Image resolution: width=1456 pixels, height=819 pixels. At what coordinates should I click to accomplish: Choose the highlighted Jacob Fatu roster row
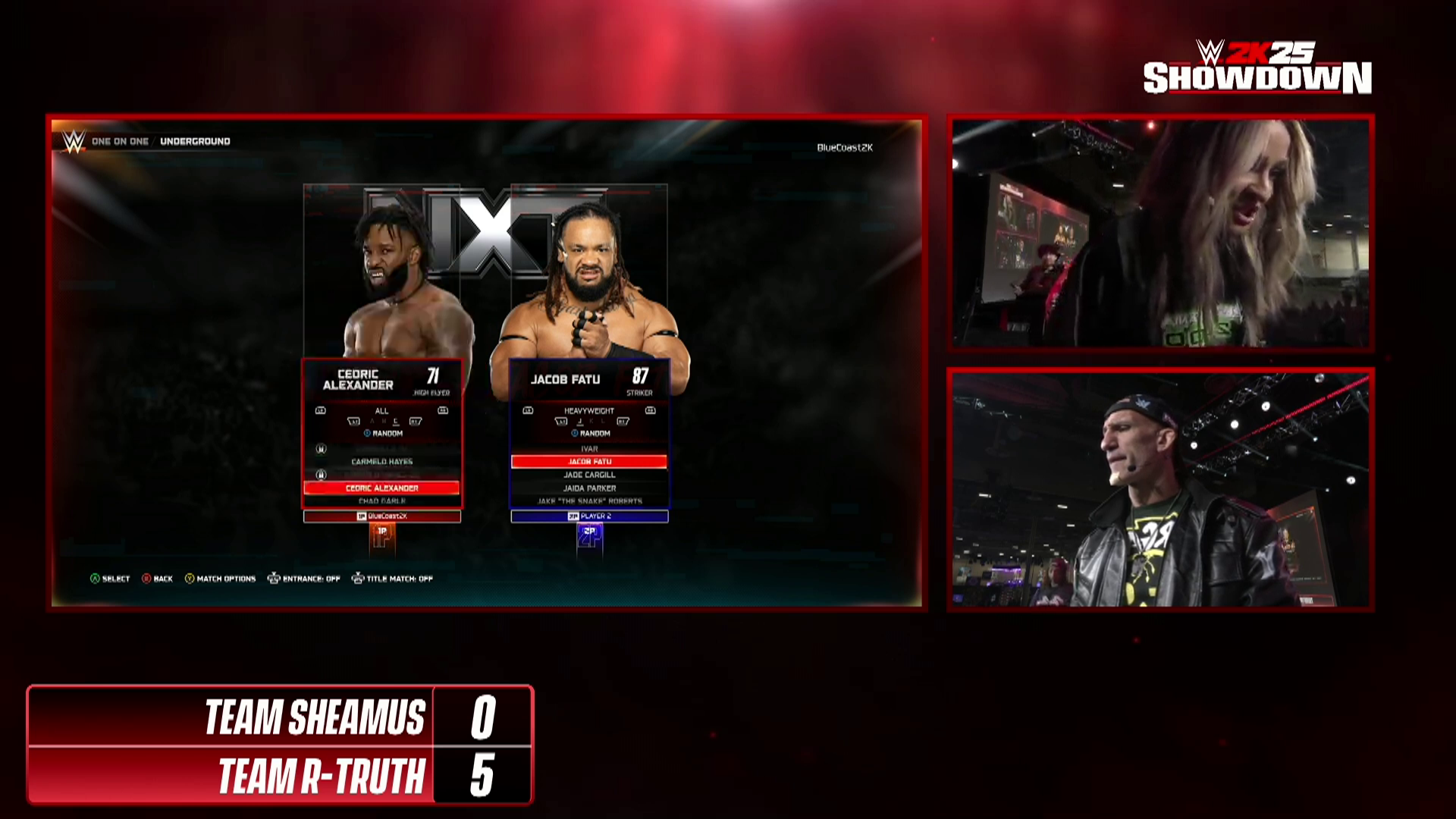point(589,462)
